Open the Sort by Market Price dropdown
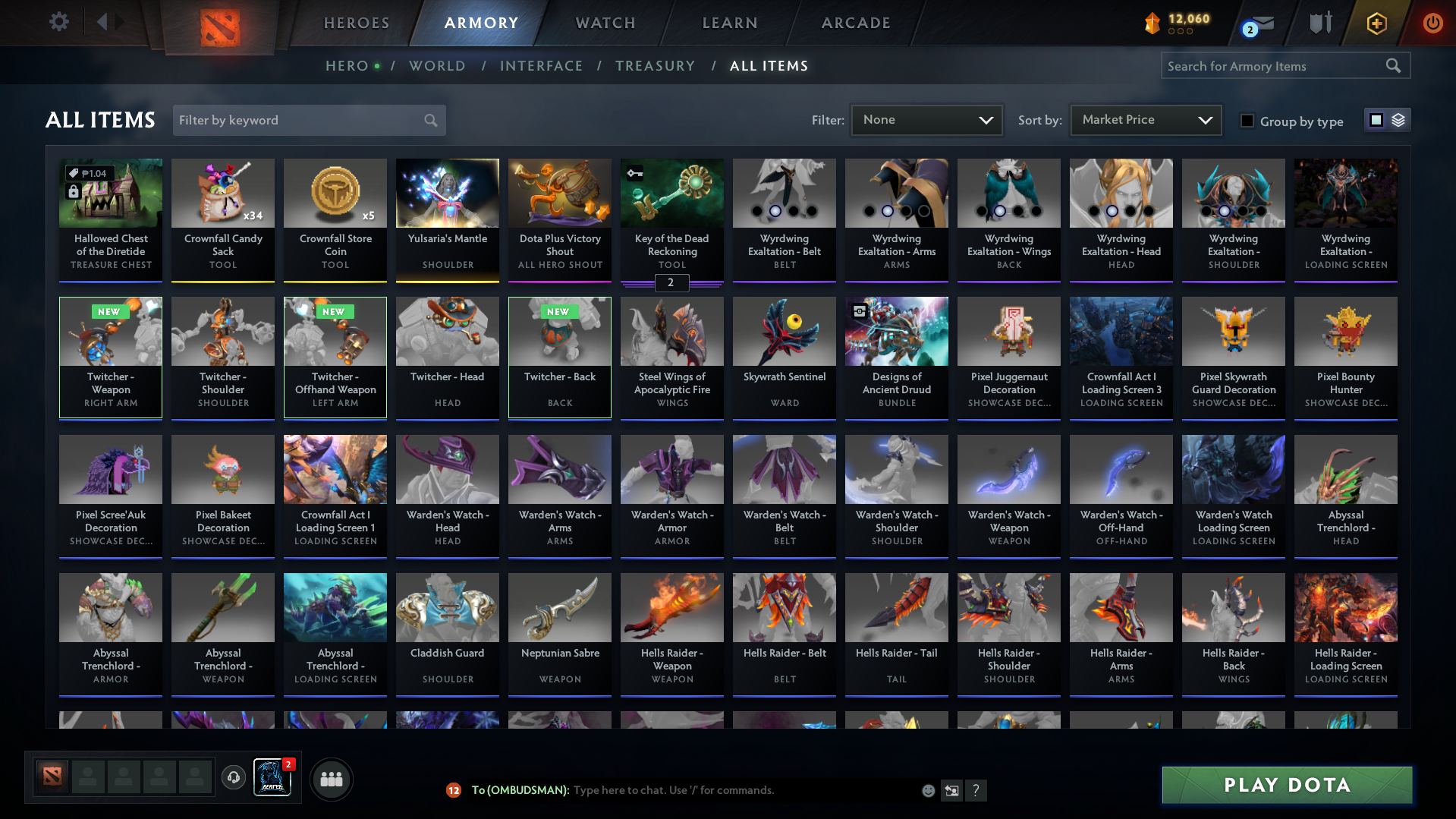The width and height of the screenshot is (1456, 819). [1144, 120]
